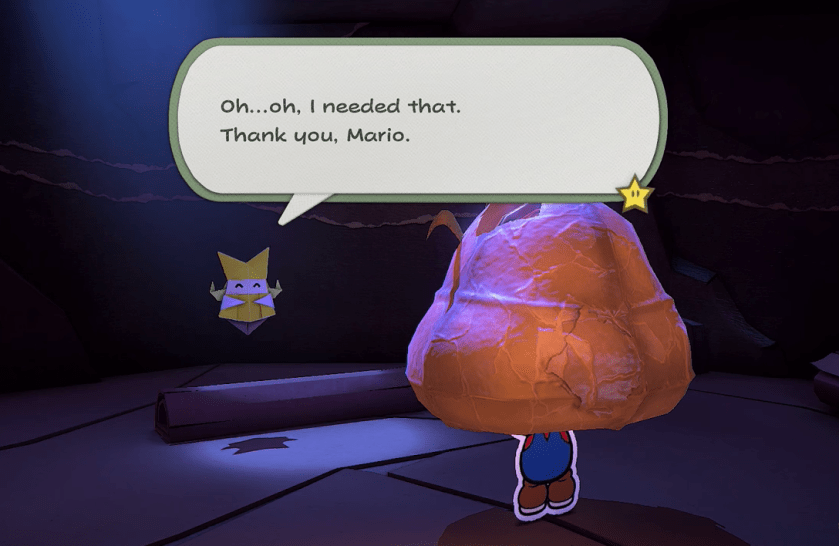Click the star icon to continue dialogue

tap(635, 193)
